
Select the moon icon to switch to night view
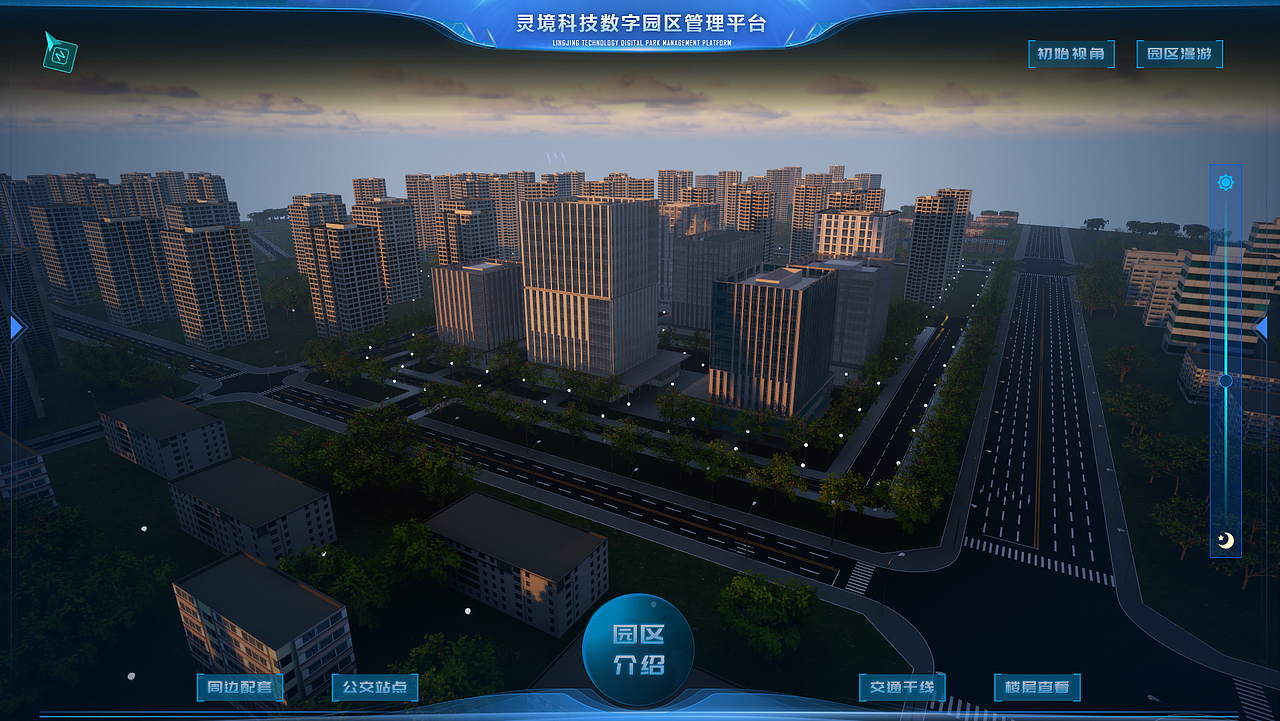[1224, 542]
